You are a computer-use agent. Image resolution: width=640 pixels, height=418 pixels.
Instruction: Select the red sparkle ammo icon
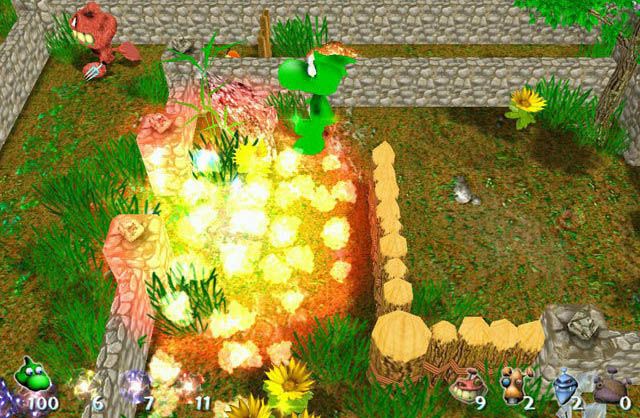(183, 385)
